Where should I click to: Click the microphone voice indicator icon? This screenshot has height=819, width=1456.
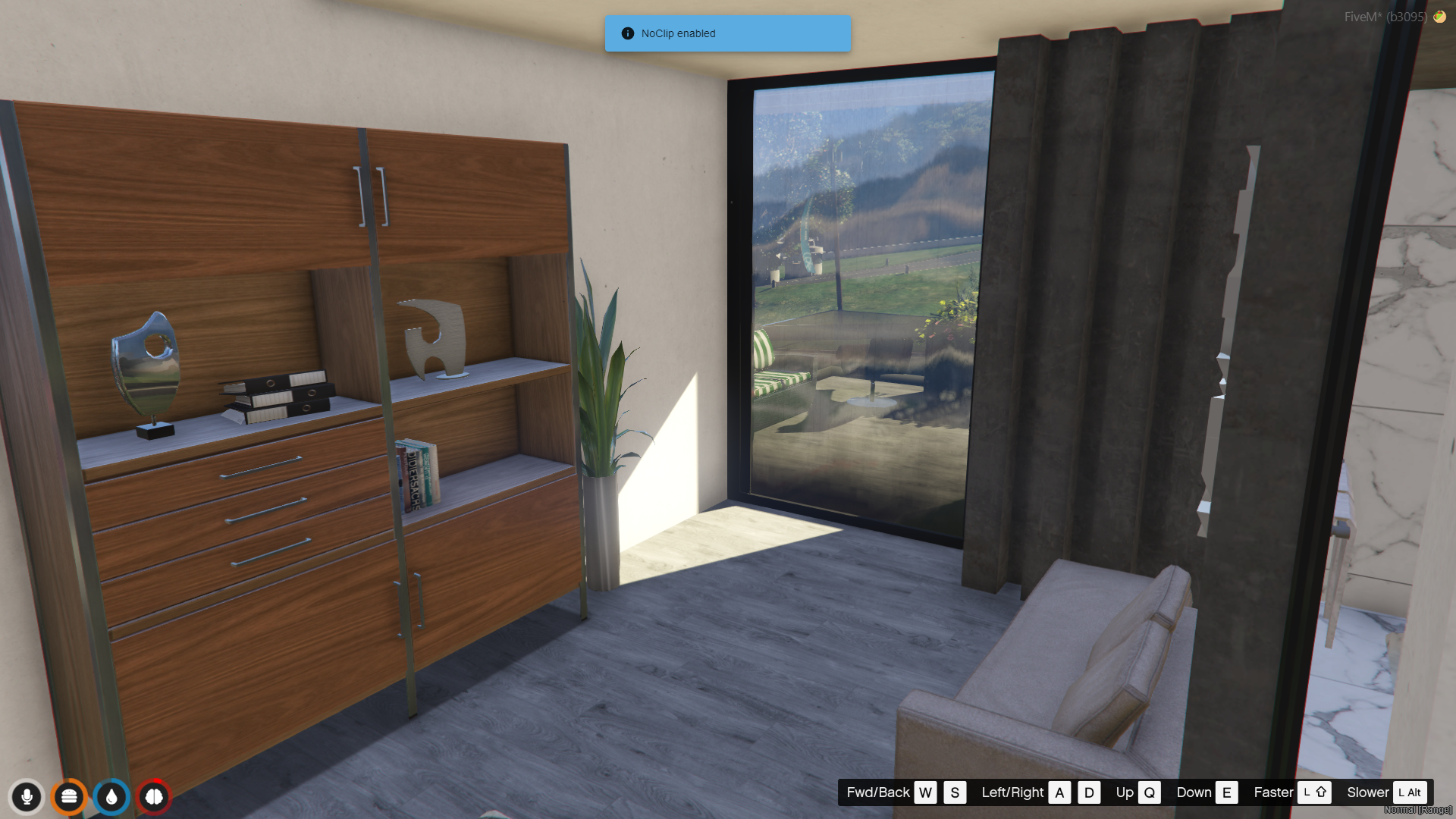point(27,797)
